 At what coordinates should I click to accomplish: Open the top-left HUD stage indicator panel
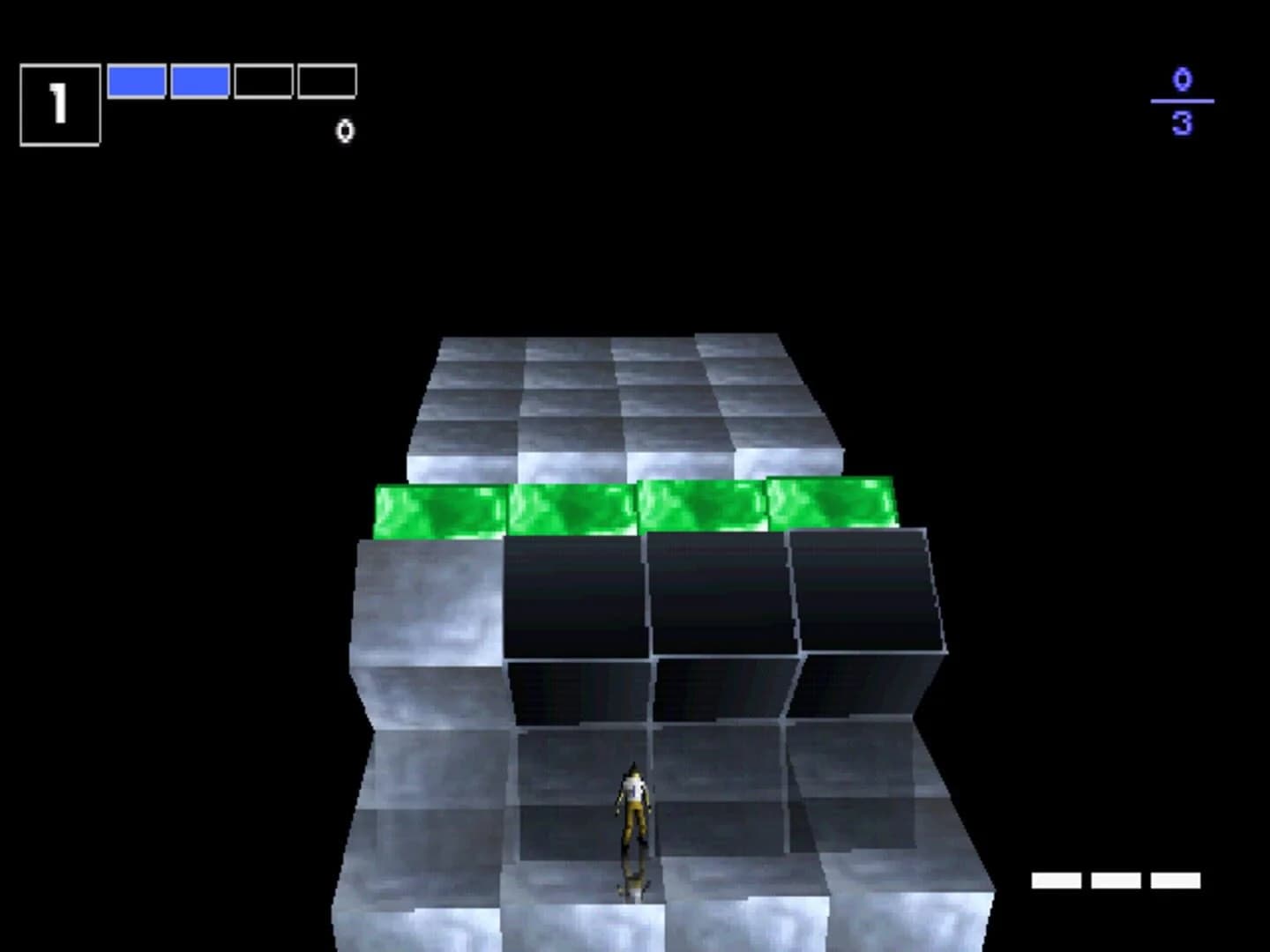point(59,98)
